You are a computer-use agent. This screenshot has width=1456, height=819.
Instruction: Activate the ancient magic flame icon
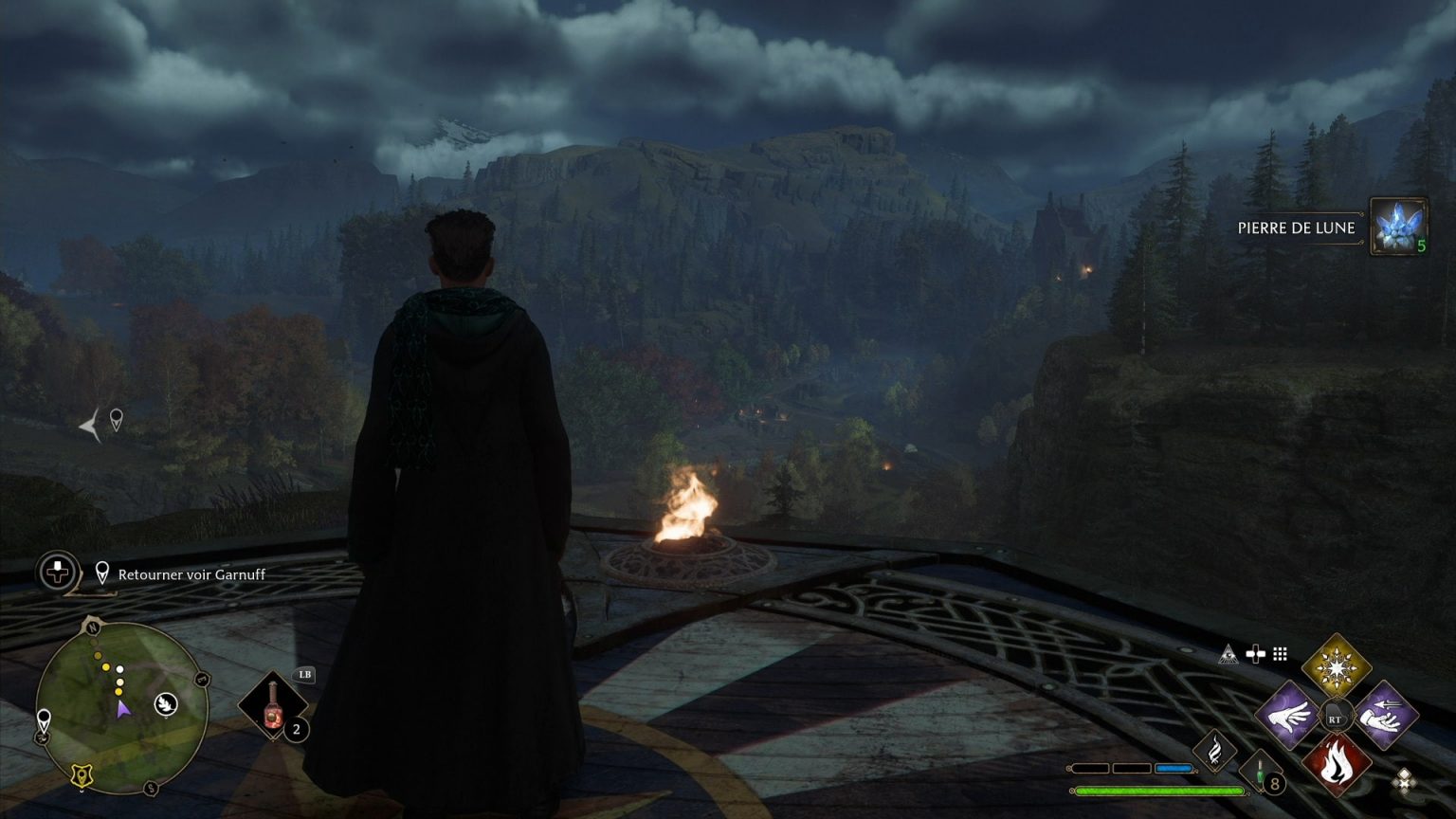point(1214,751)
